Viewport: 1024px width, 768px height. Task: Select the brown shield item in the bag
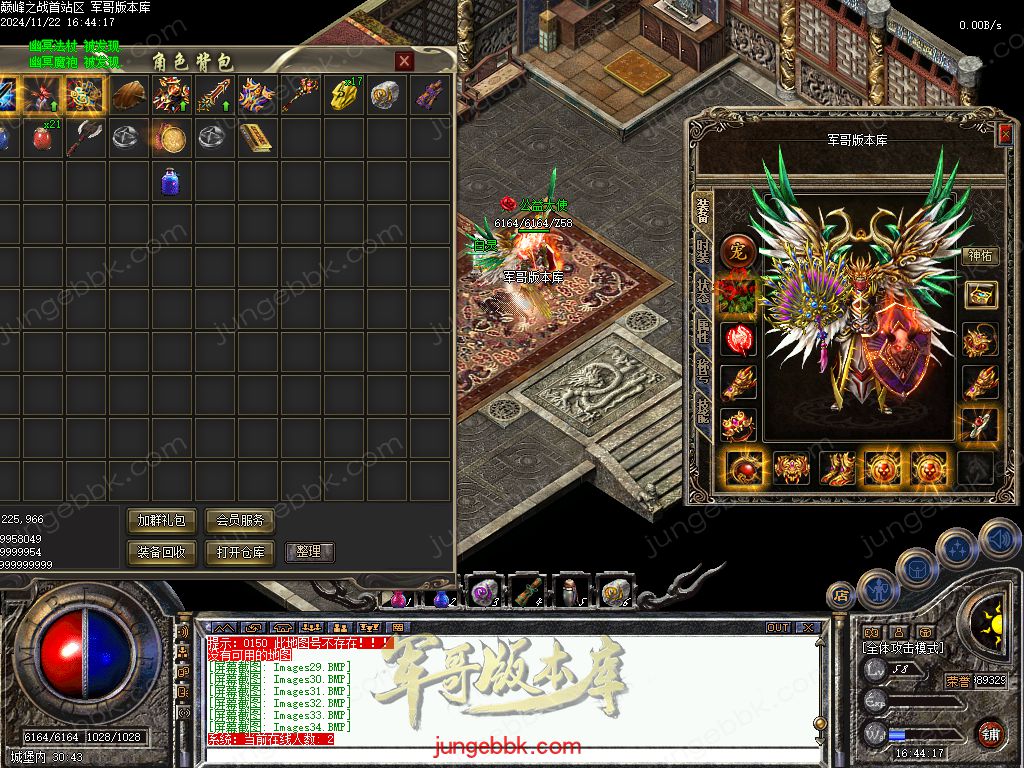(x=128, y=95)
